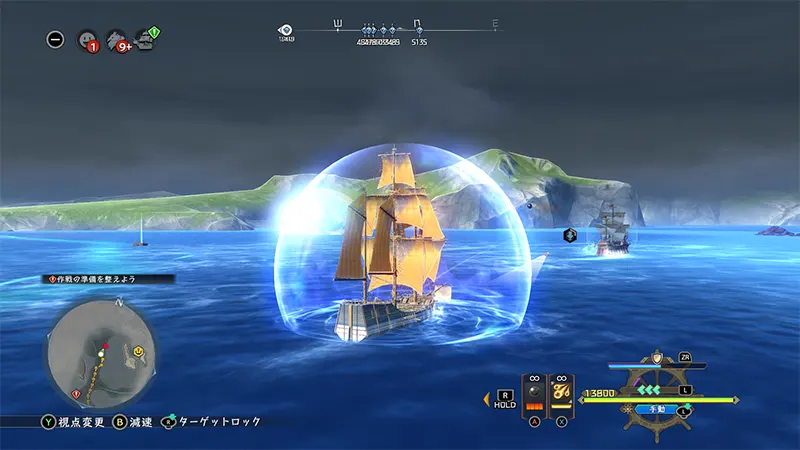
Task: Open the ship icon with green alert
Action: [146, 40]
